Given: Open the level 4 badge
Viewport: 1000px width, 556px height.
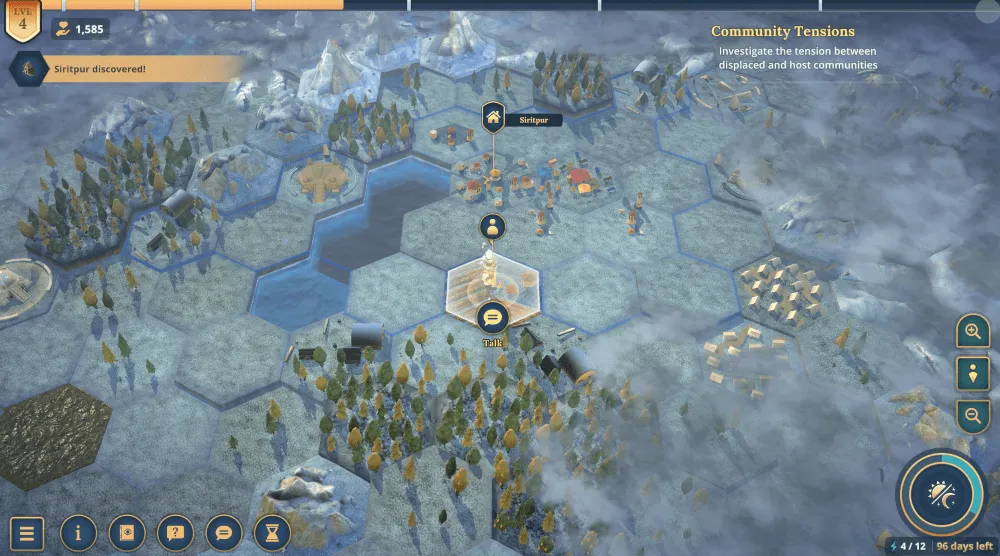Looking at the screenshot, I should point(23,20).
